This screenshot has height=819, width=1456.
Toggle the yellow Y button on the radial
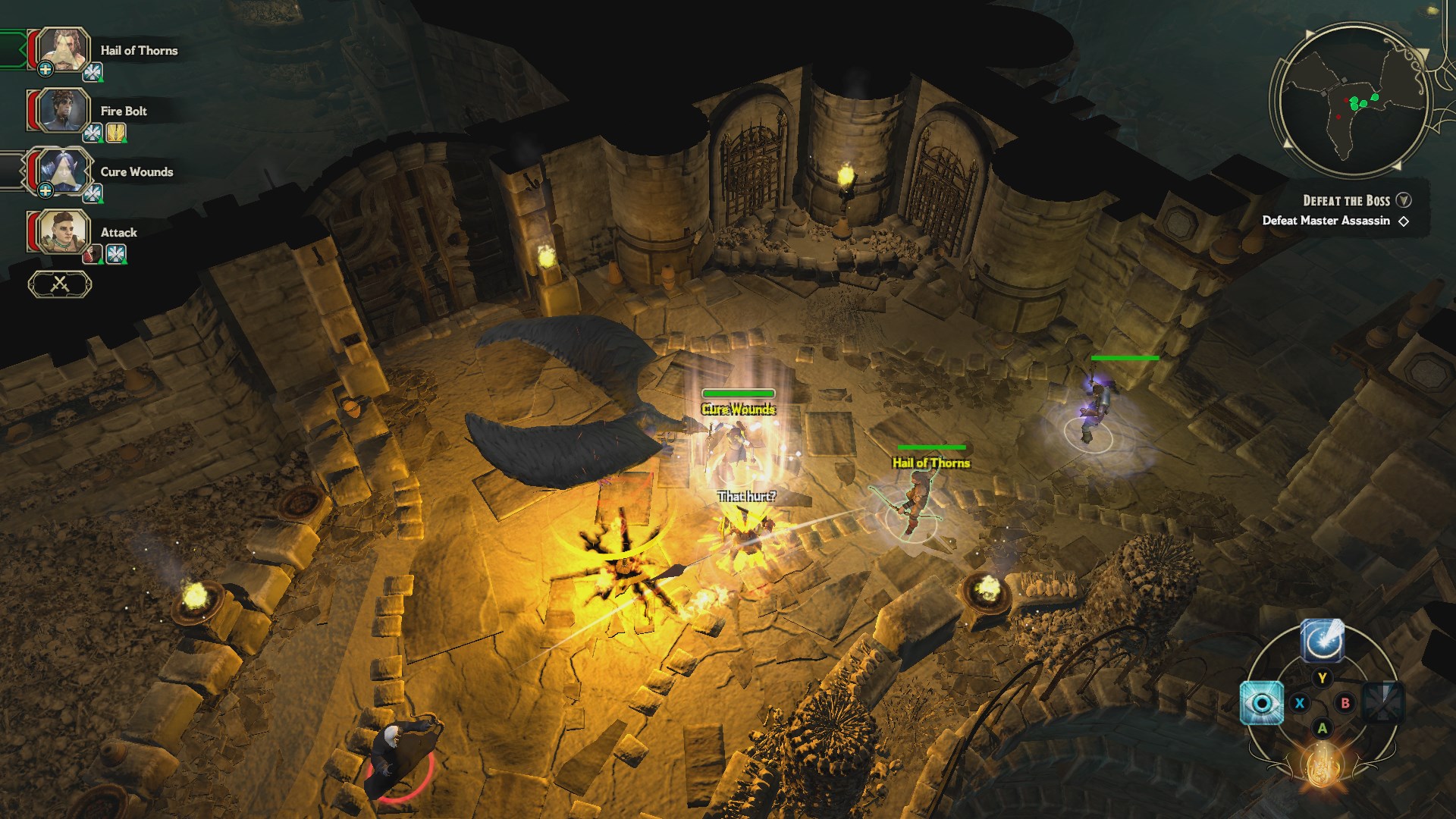pyautogui.click(x=1322, y=677)
